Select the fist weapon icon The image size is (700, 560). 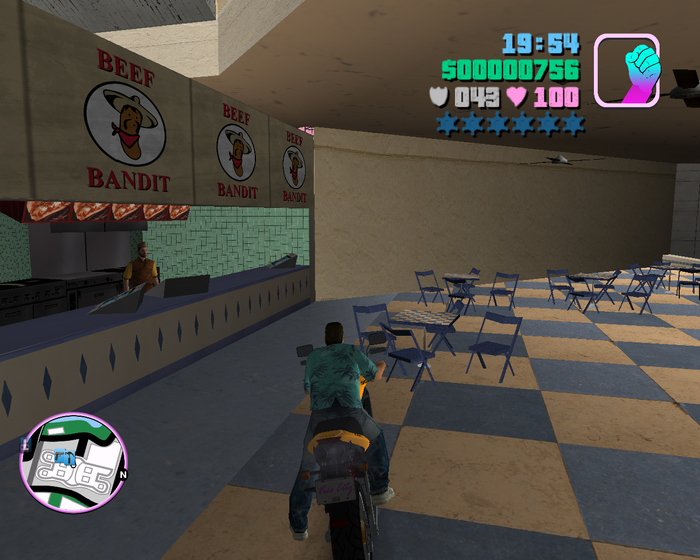coord(627,70)
